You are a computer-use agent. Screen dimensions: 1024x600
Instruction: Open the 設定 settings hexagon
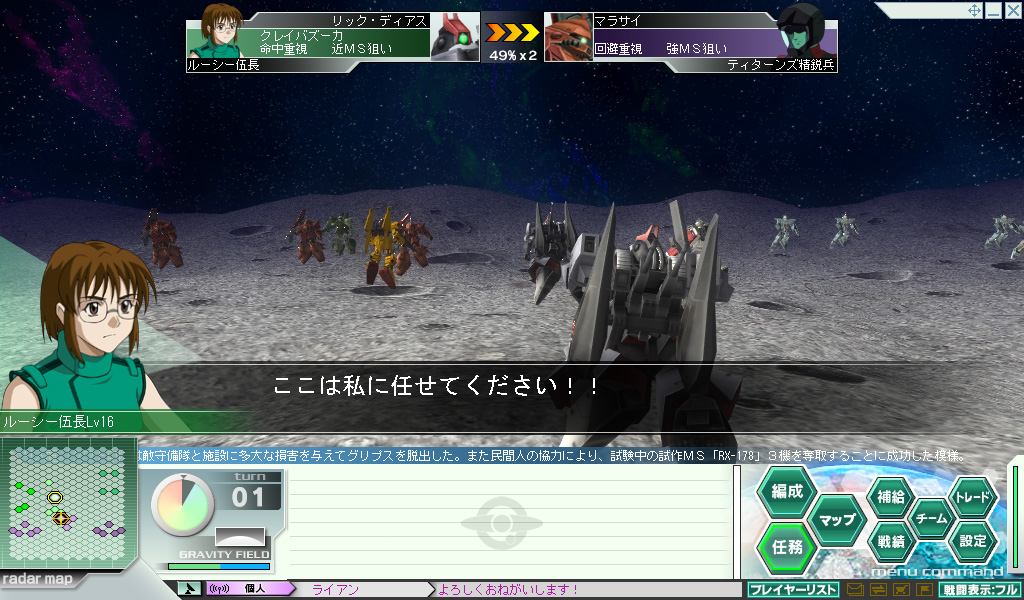pos(972,542)
